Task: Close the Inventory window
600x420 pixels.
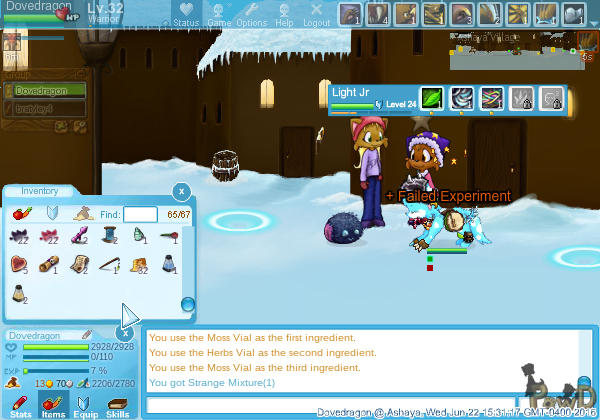Action: coord(181,191)
